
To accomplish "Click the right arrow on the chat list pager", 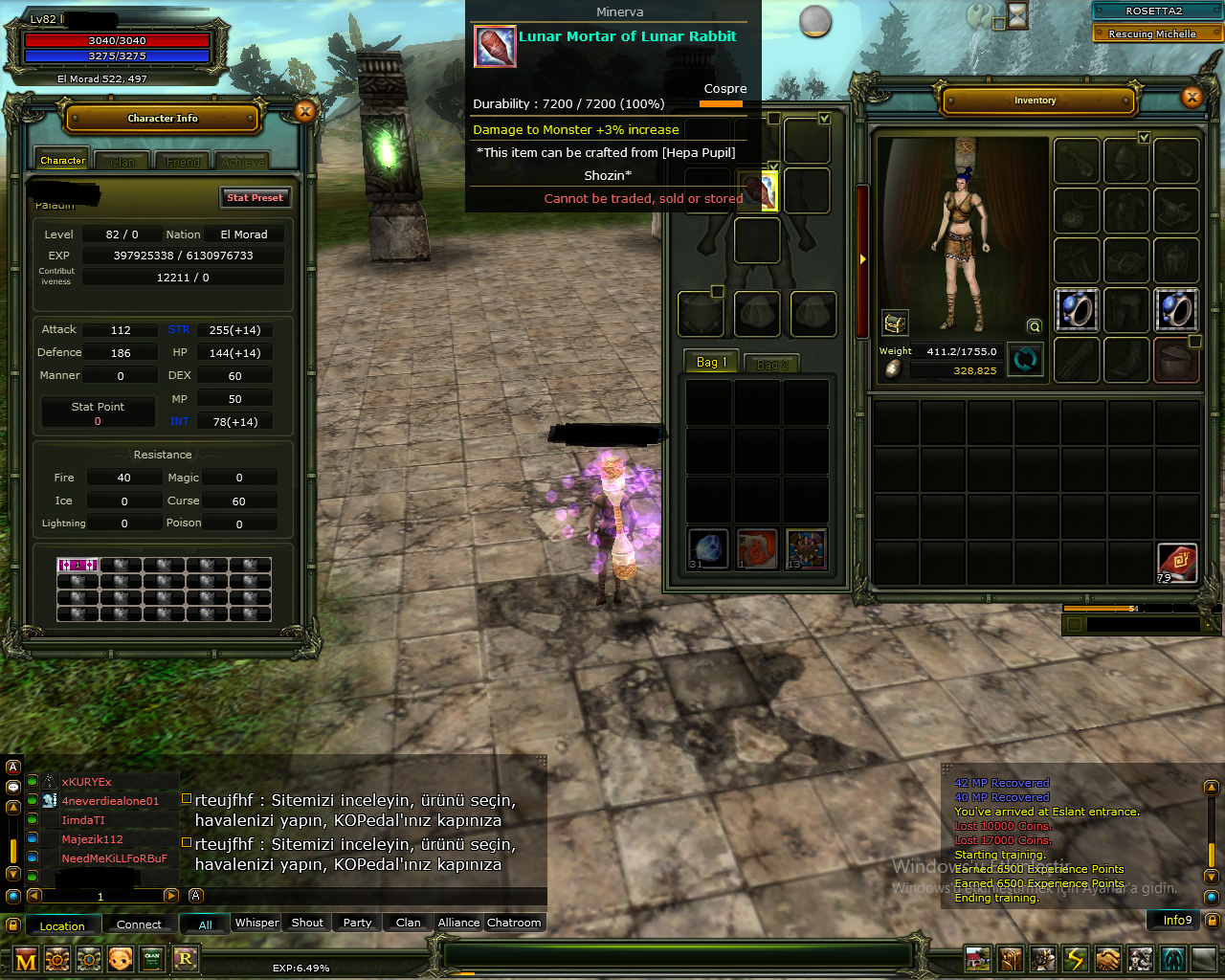I will pos(170,897).
